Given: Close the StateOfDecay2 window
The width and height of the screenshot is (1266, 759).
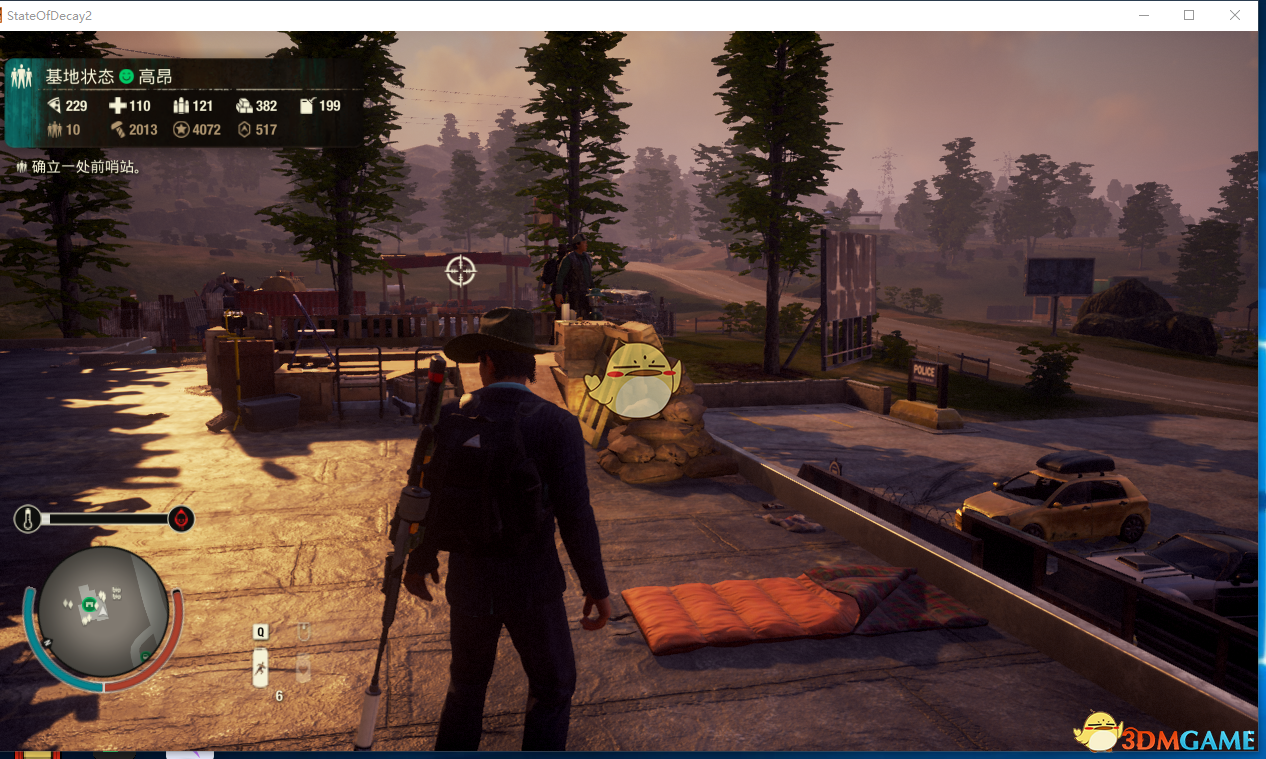Looking at the screenshot, I should pyautogui.click(x=1235, y=15).
